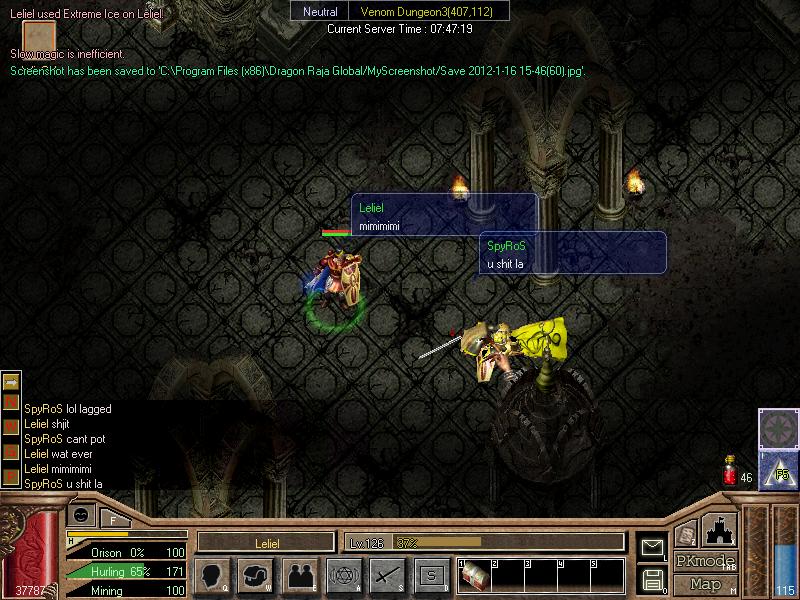Click the sword combat button

(x=387, y=576)
